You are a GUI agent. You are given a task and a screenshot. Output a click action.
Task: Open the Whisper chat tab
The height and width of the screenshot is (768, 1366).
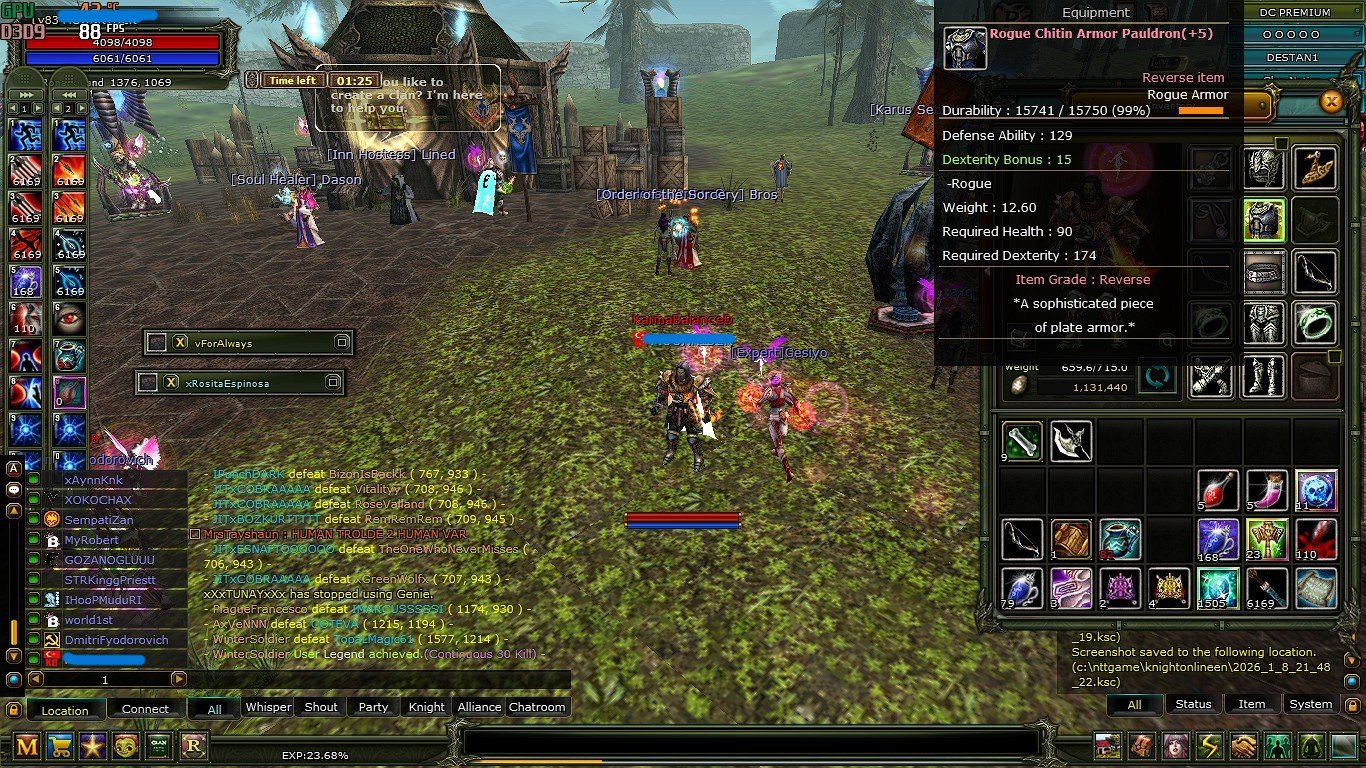(267, 707)
